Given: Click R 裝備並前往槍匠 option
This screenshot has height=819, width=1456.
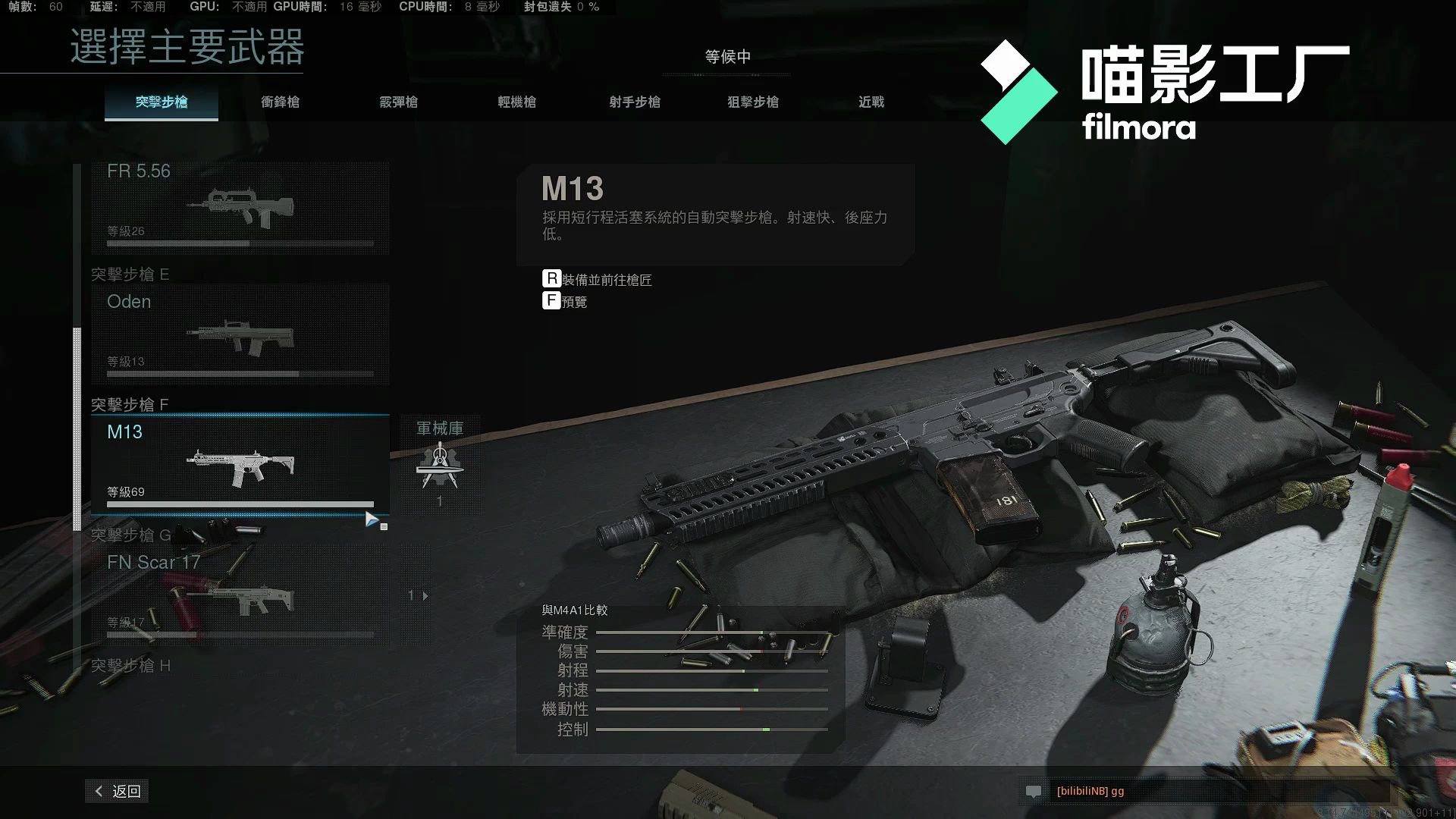Looking at the screenshot, I should 598,279.
